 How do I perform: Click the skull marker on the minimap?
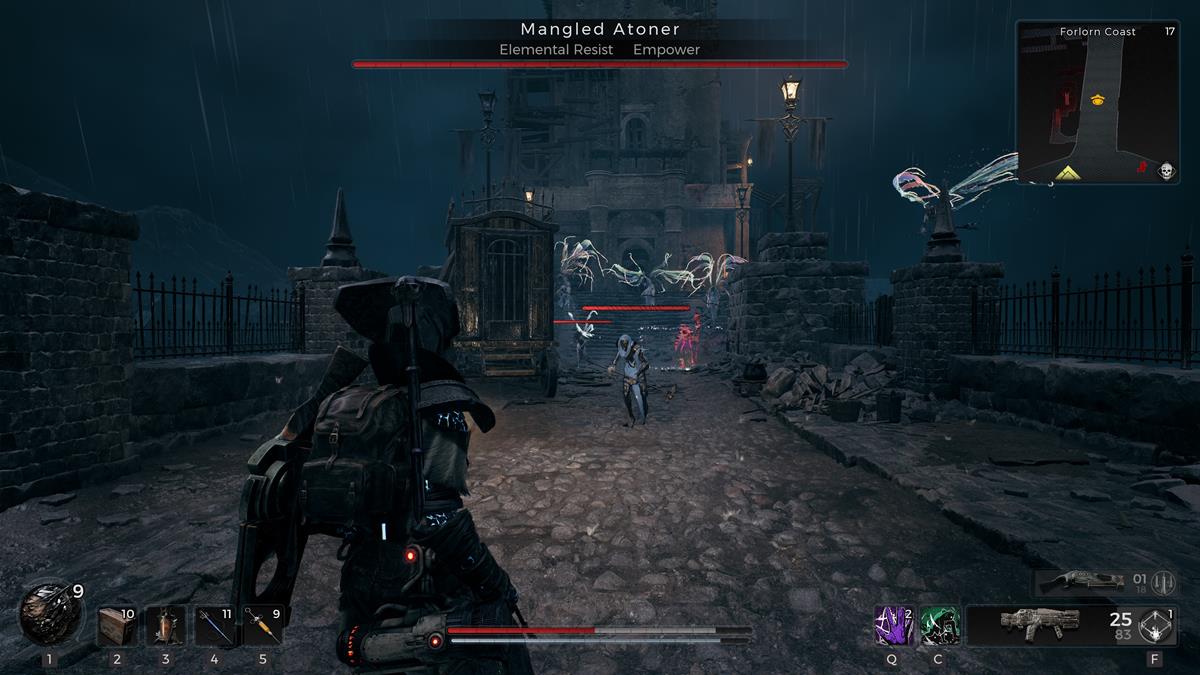(1165, 171)
